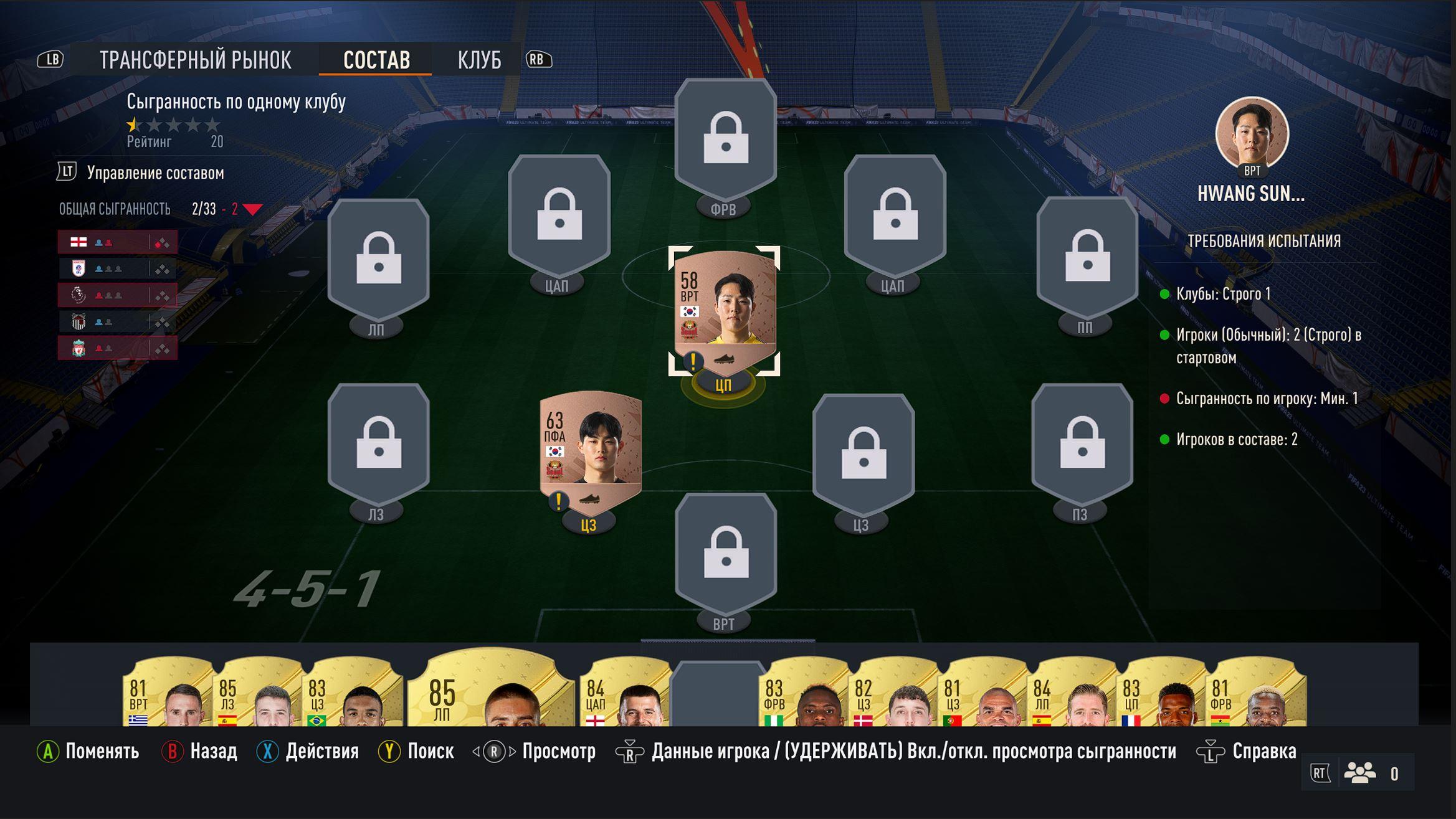Select the Liverpool crest chemistry row

tap(117, 348)
